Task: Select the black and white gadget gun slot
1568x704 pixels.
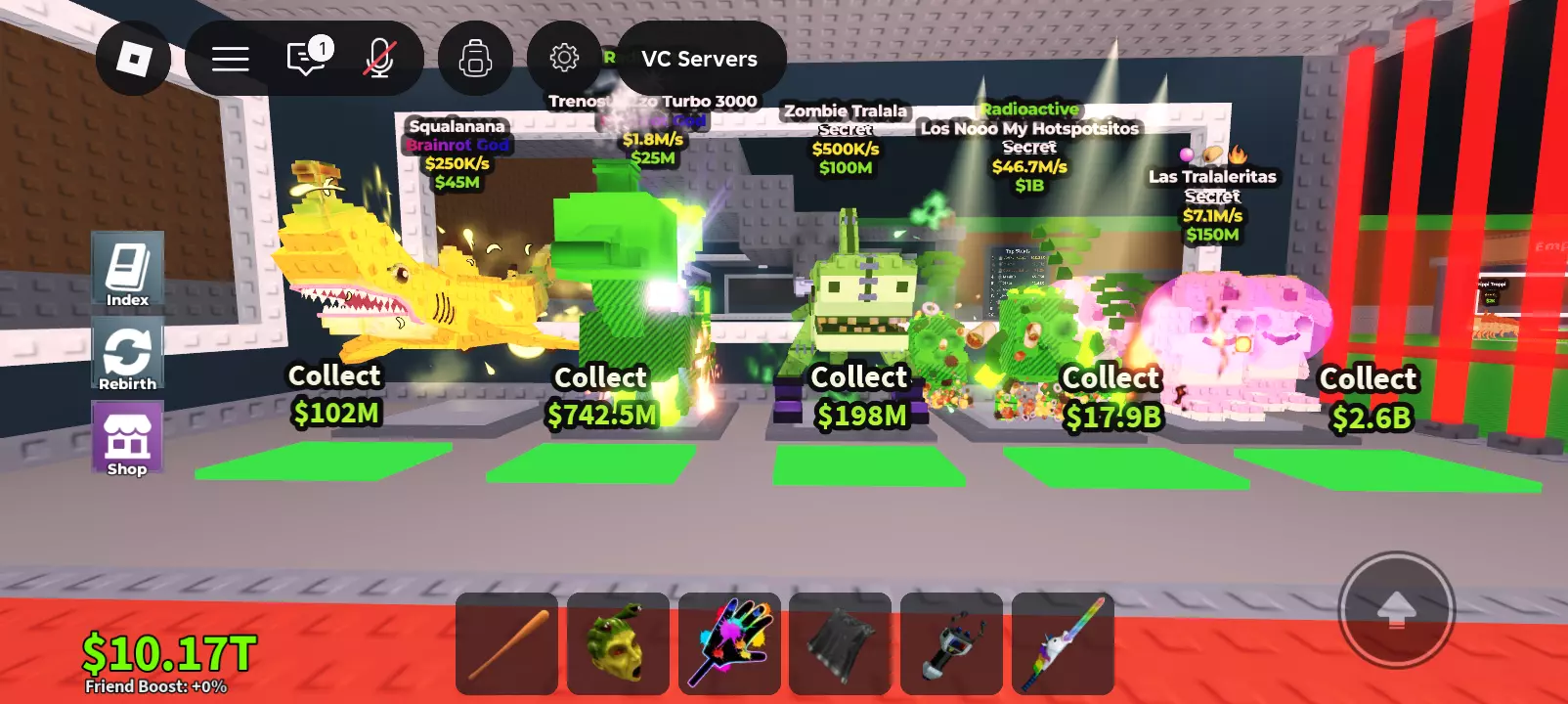Action: click(951, 643)
